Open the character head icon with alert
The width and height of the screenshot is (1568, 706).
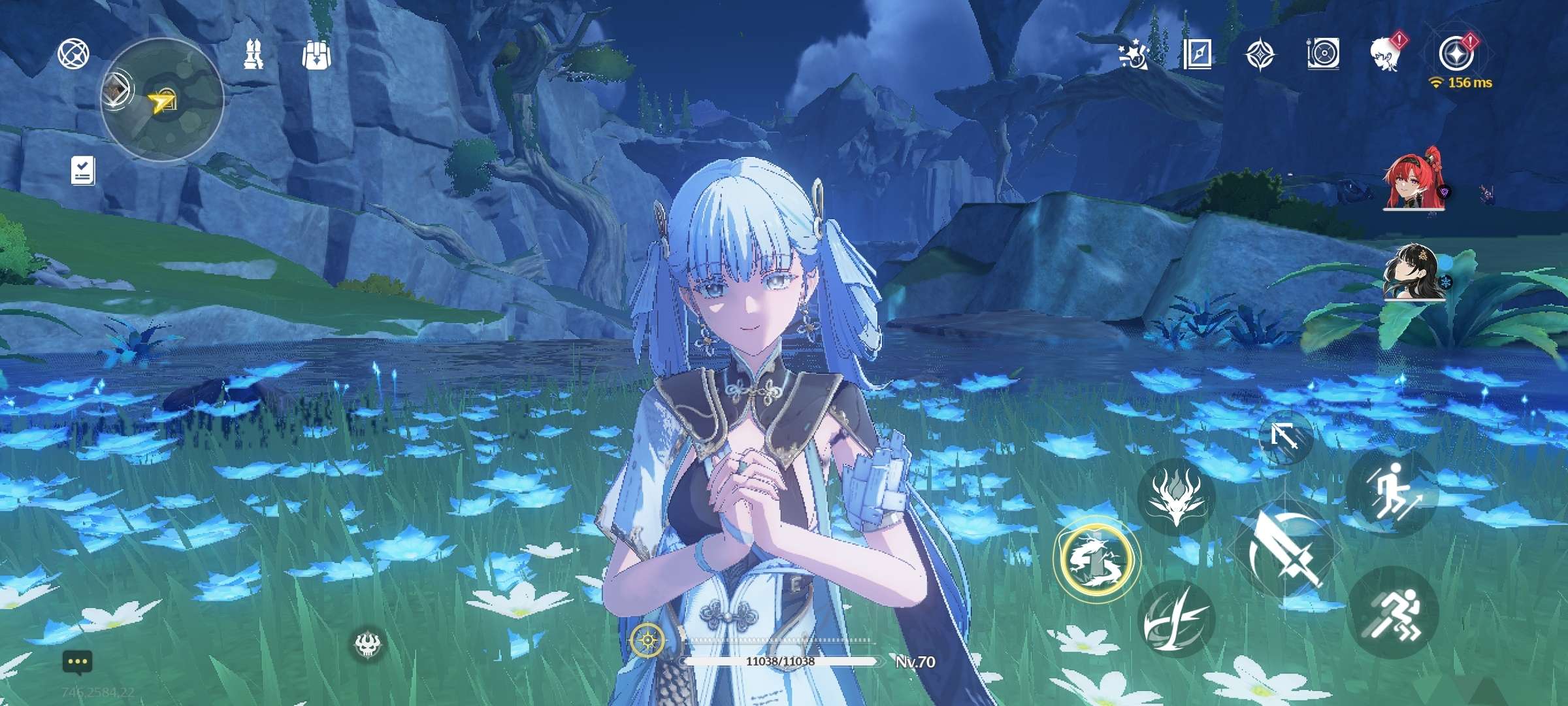pyautogui.click(x=1386, y=54)
